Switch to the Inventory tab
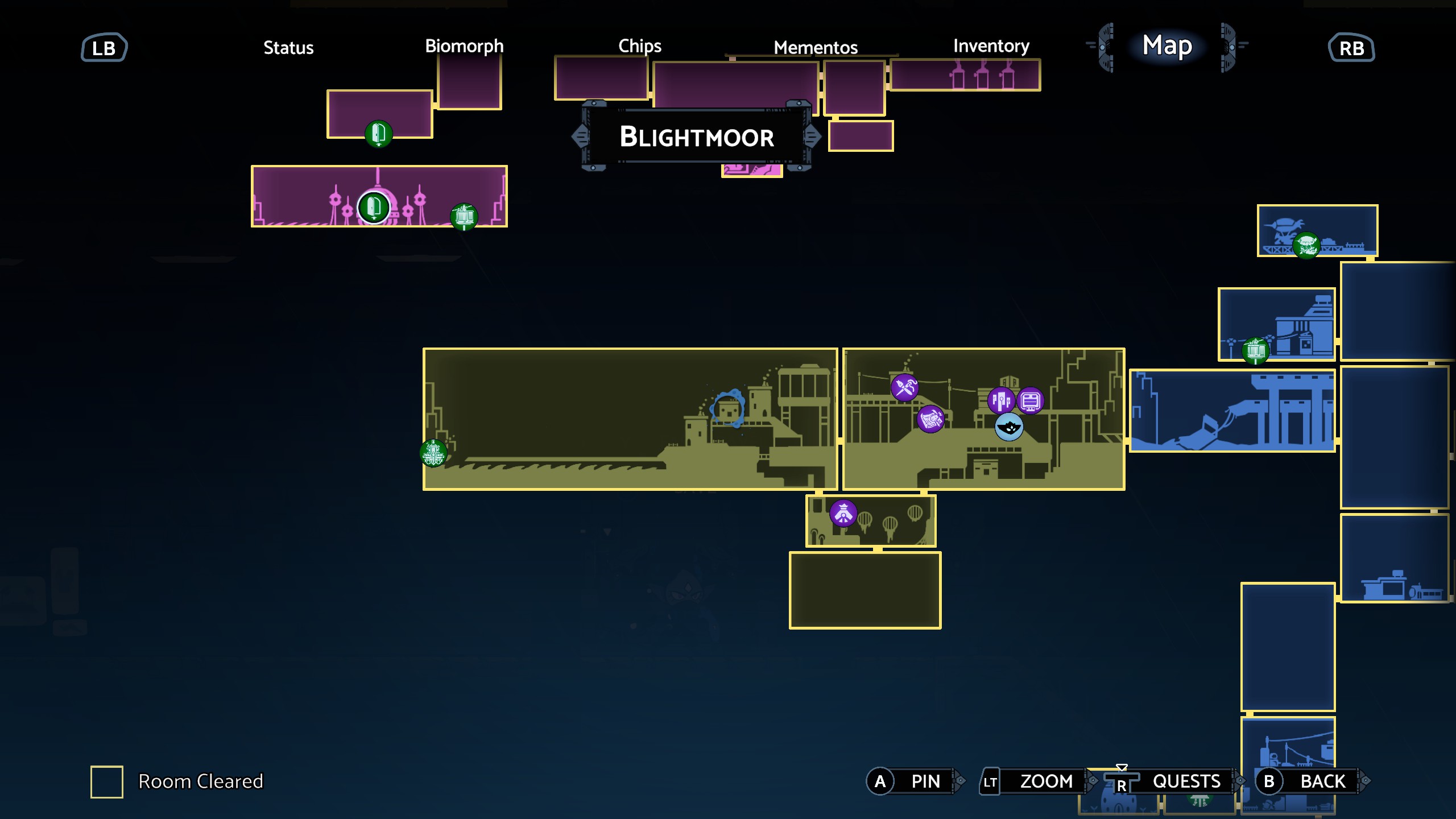 [x=991, y=47]
